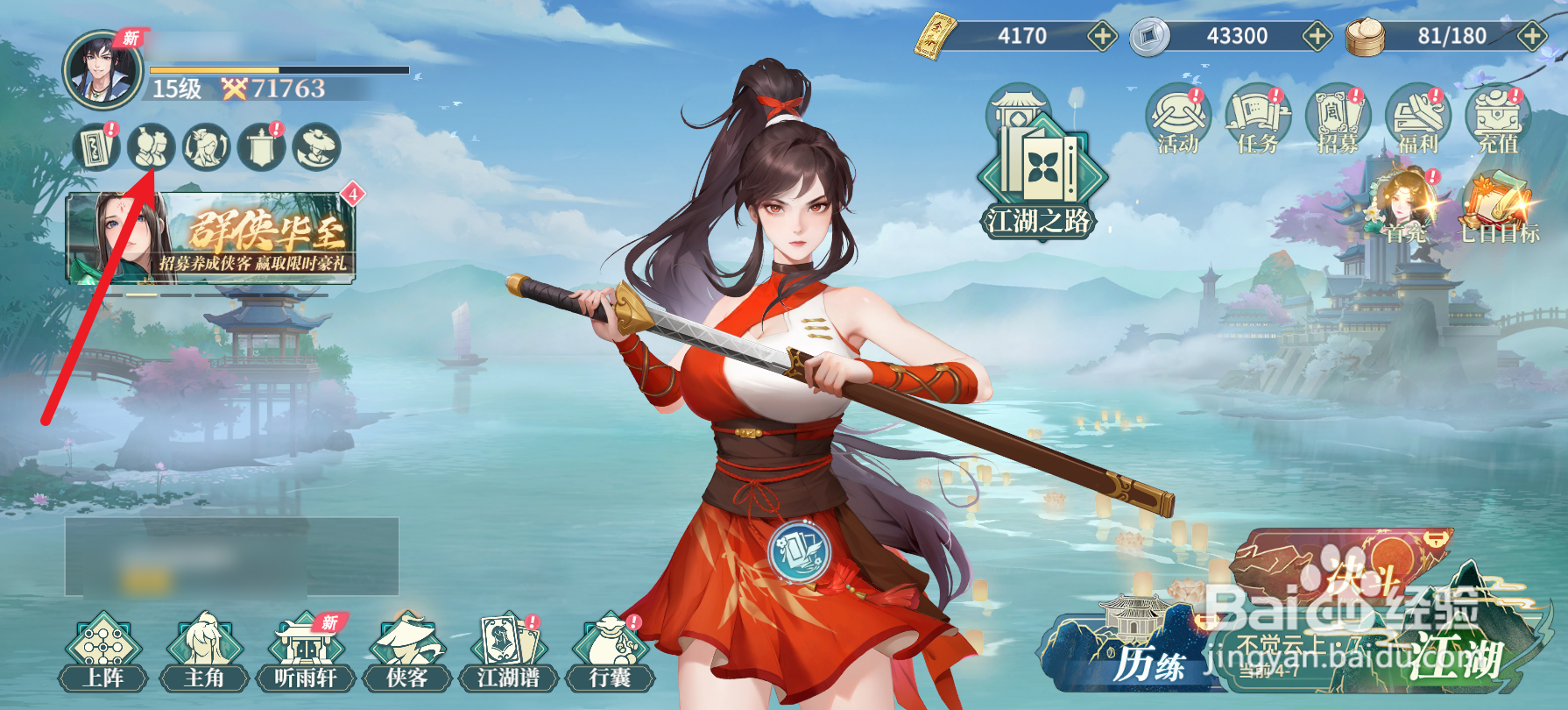Tap the plus beside the 4170 currency
Screen dimensions: 1568x710
[x=1102, y=37]
